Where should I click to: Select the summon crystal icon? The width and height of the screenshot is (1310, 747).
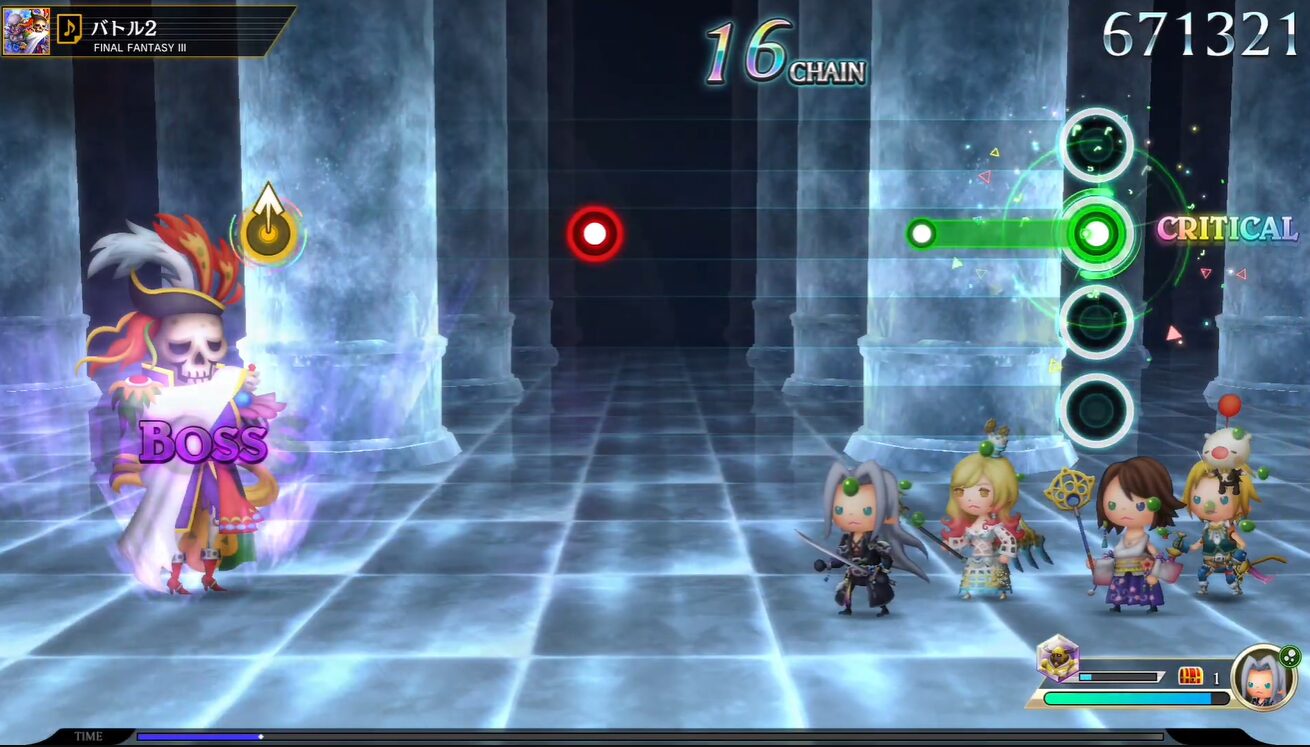[x=1056, y=659]
